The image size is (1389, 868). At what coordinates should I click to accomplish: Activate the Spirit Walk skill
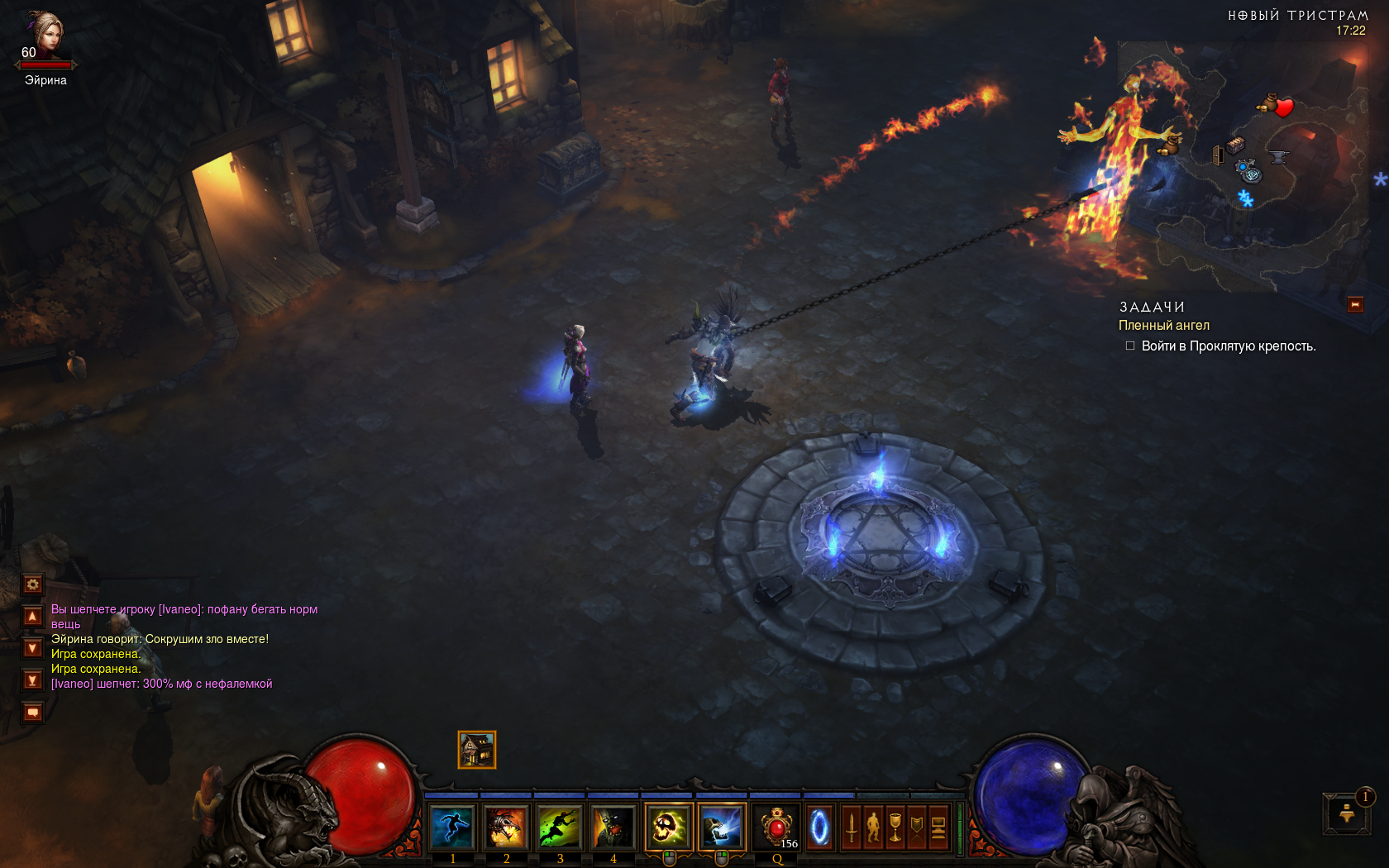[452, 827]
